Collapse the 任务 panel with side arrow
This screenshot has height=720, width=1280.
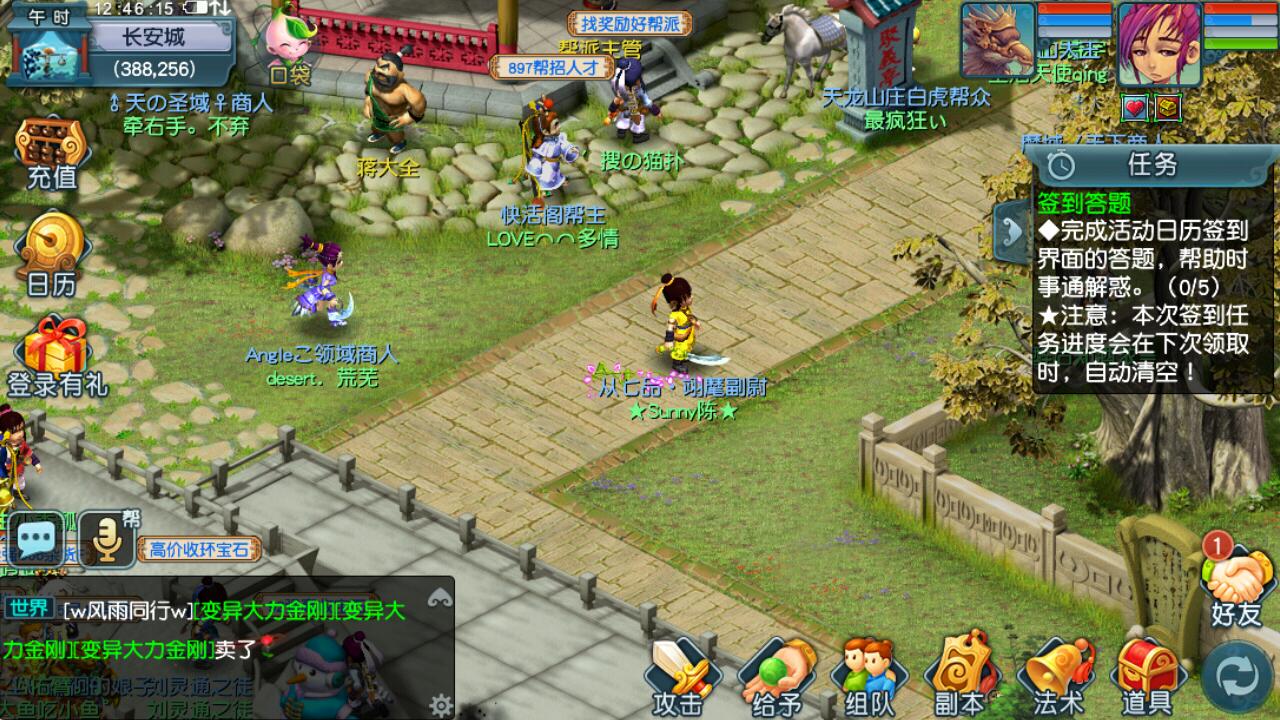tap(1008, 231)
